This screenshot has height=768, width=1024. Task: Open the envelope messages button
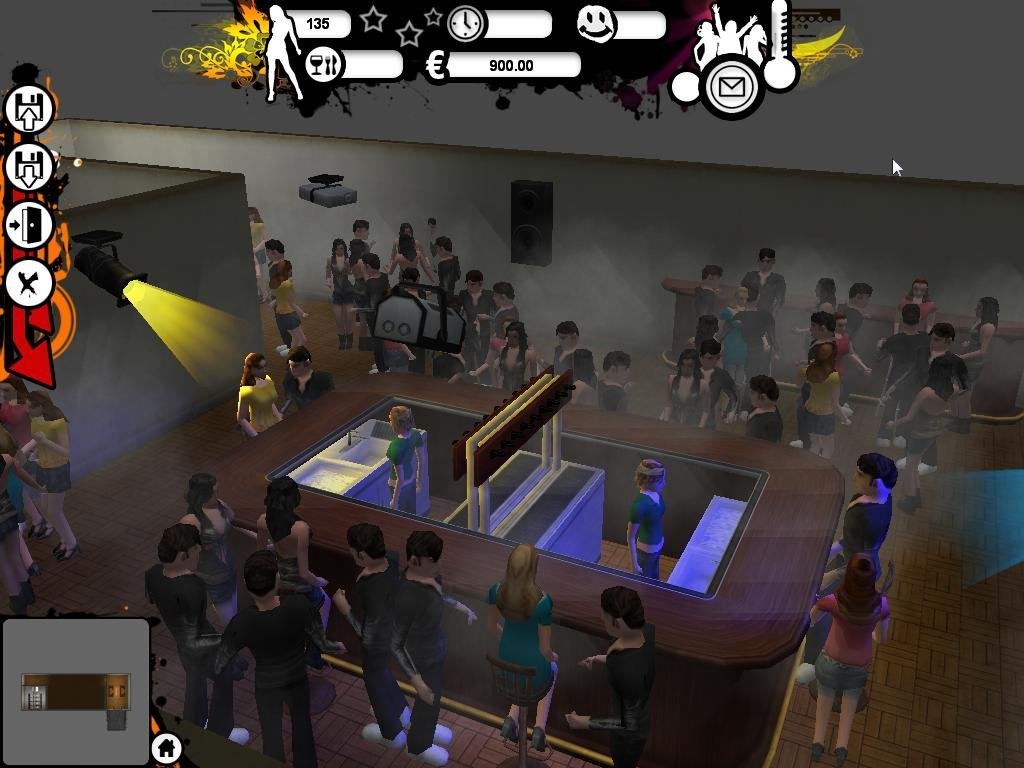[x=732, y=88]
